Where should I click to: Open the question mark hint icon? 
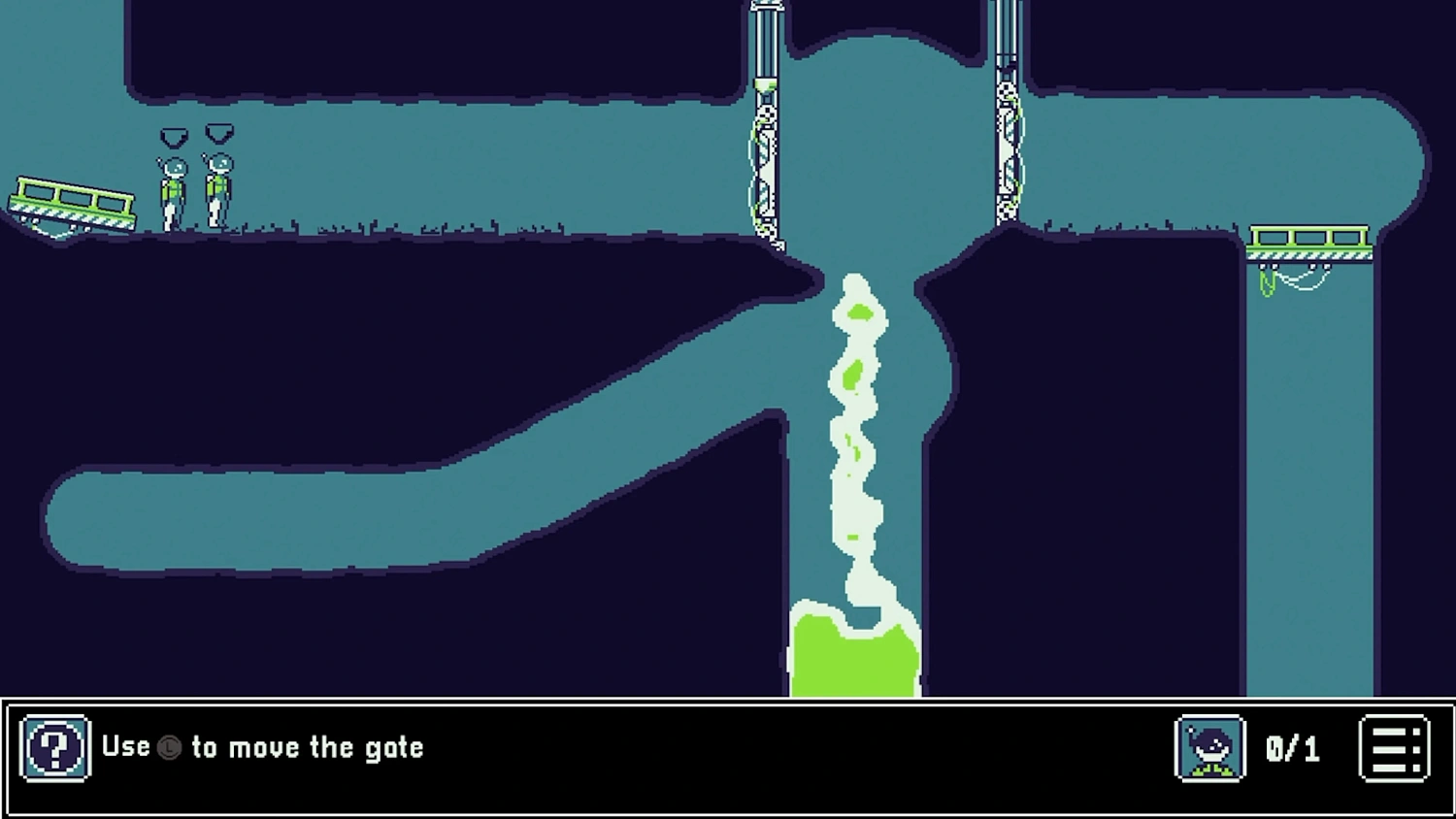(55, 746)
